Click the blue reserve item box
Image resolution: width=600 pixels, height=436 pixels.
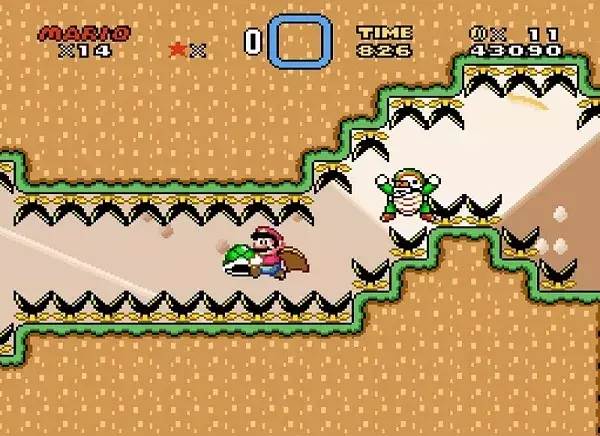(x=300, y=41)
